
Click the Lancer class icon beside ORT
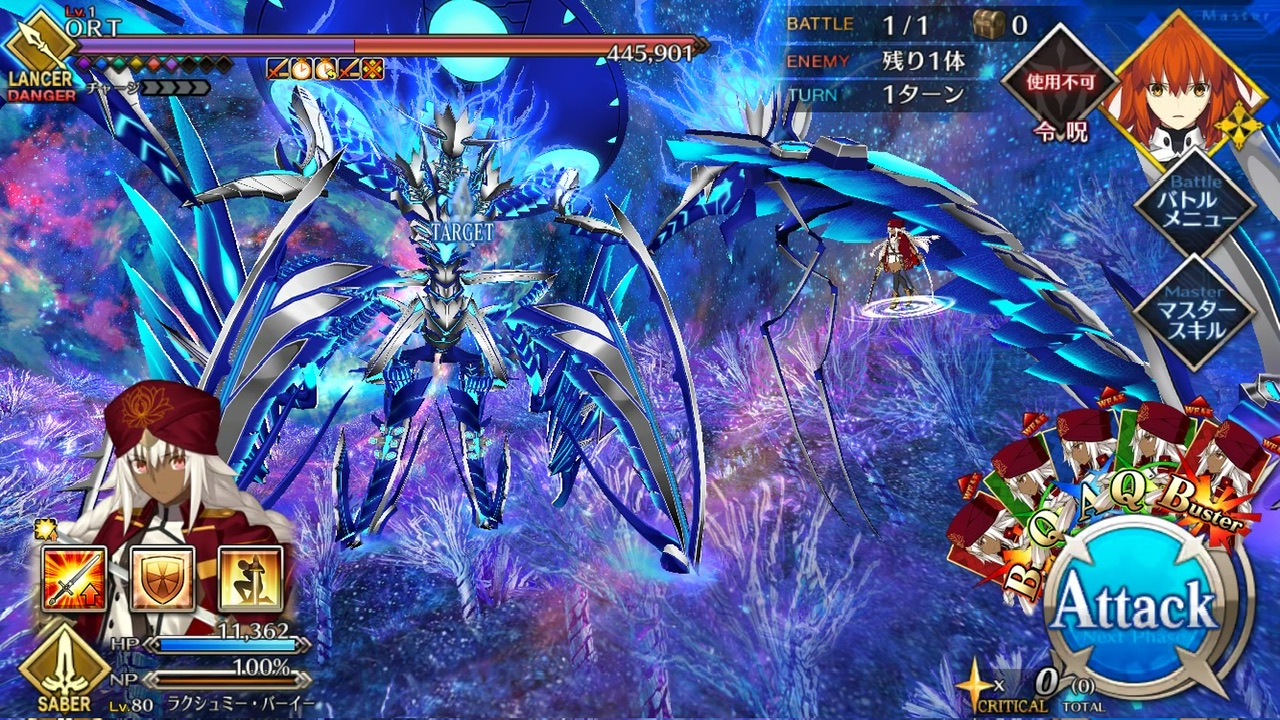click(x=38, y=47)
